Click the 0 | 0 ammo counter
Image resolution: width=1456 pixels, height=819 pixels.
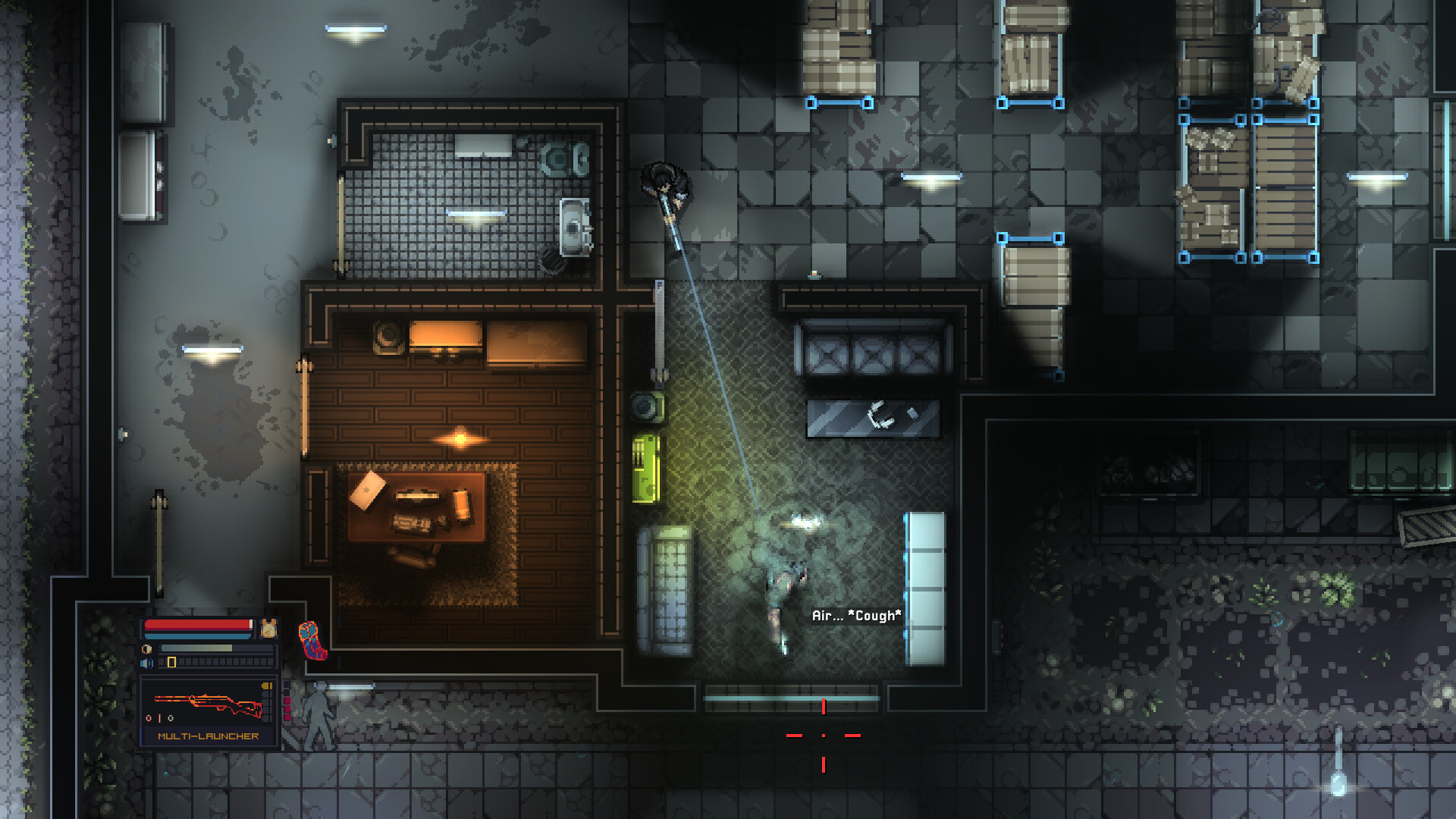click(x=159, y=717)
